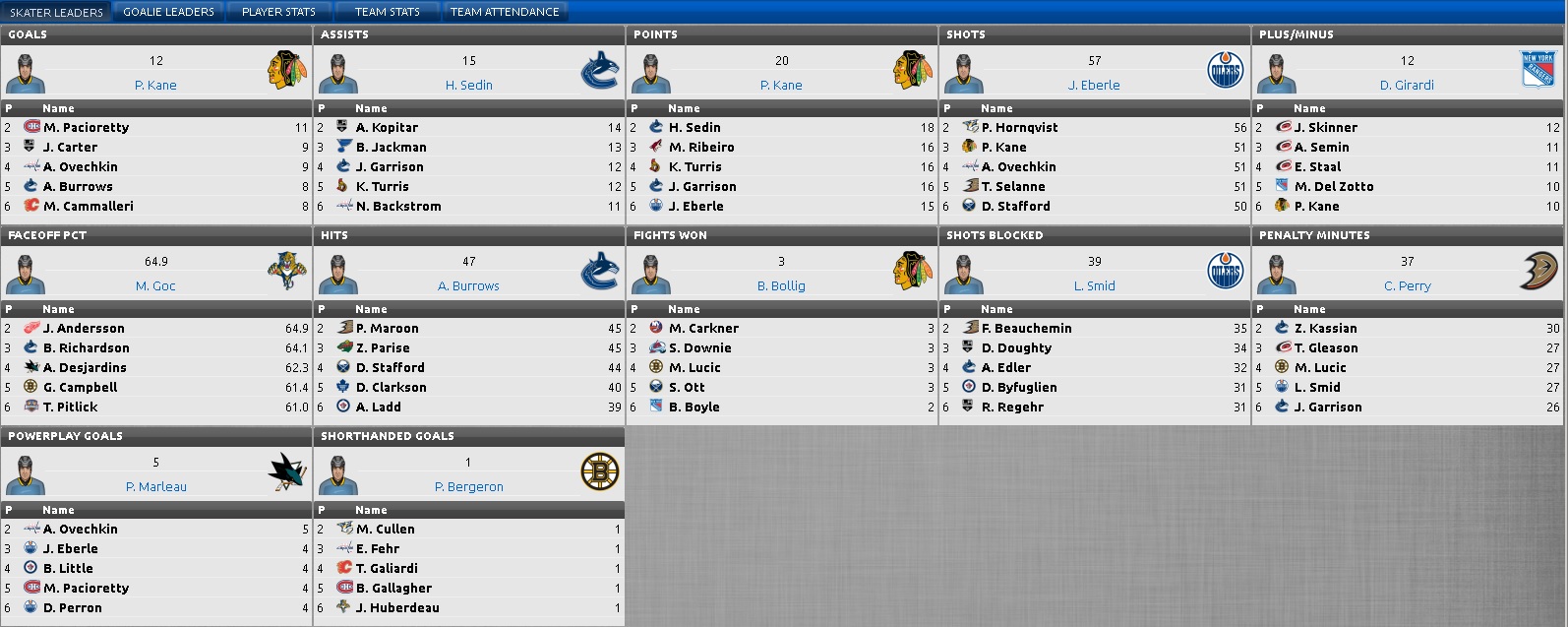1568x627 pixels.
Task: Open P. Marleau, the Powerplay Goals leader
Action: [x=155, y=487]
